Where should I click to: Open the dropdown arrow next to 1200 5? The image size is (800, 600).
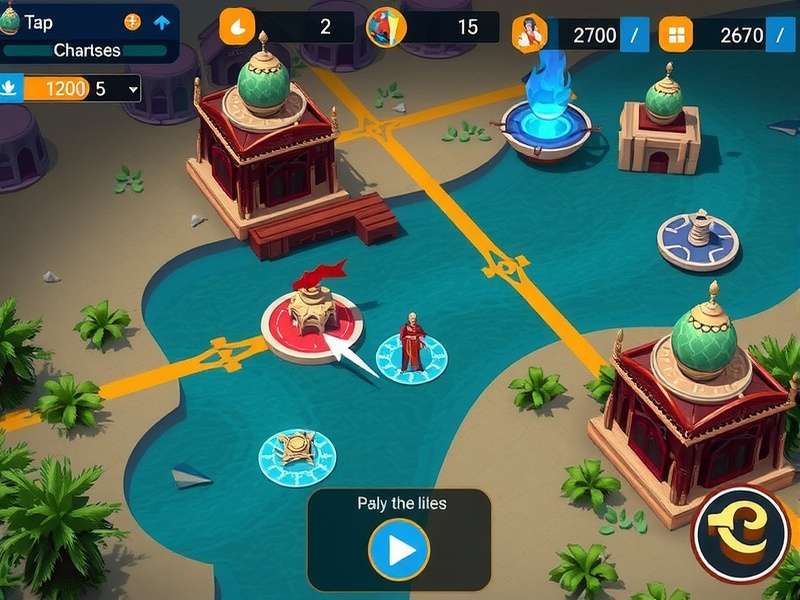[133, 89]
